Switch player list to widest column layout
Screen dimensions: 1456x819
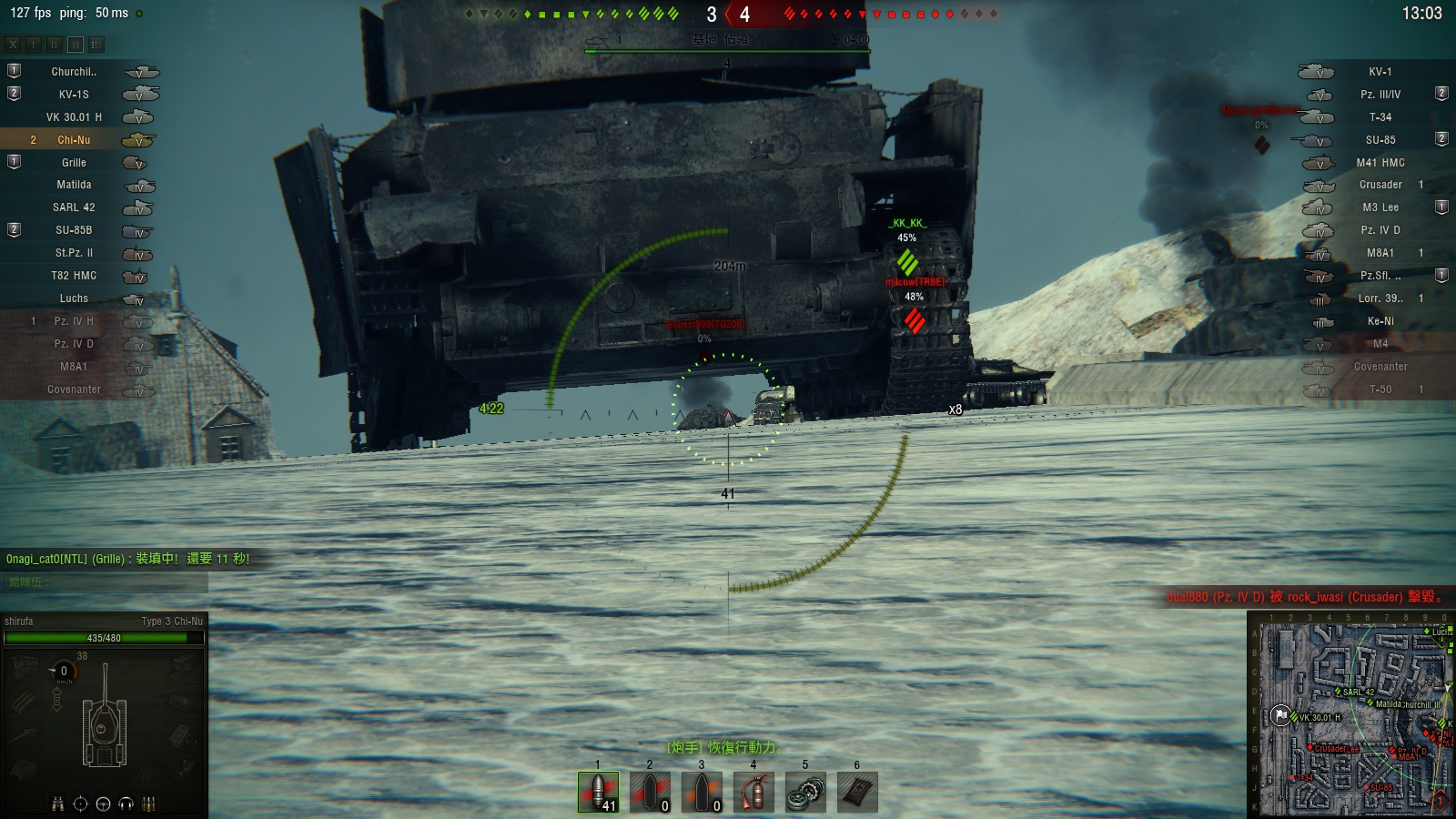tap(96, 44)
